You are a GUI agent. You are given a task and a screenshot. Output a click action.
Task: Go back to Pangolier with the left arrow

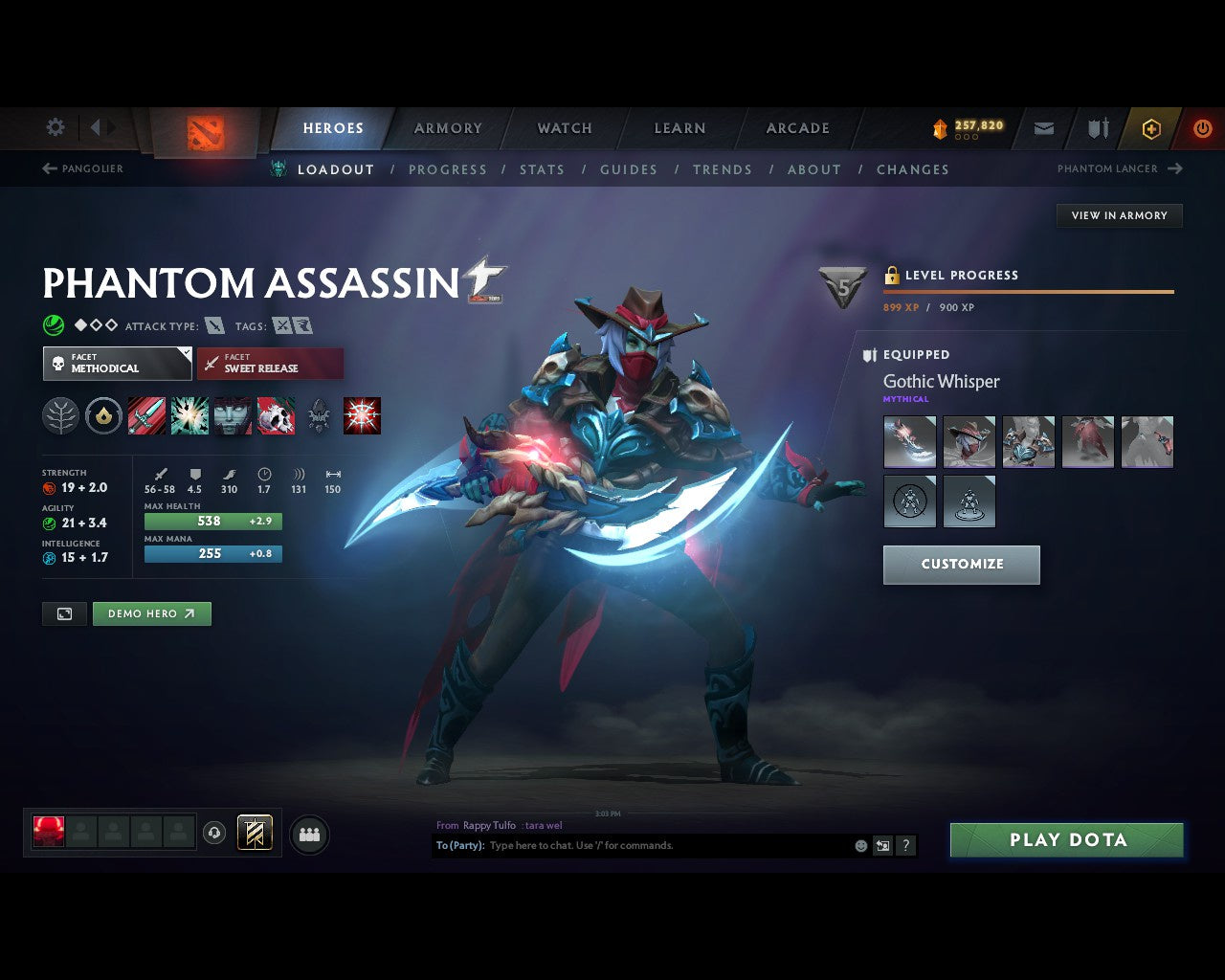47,168
